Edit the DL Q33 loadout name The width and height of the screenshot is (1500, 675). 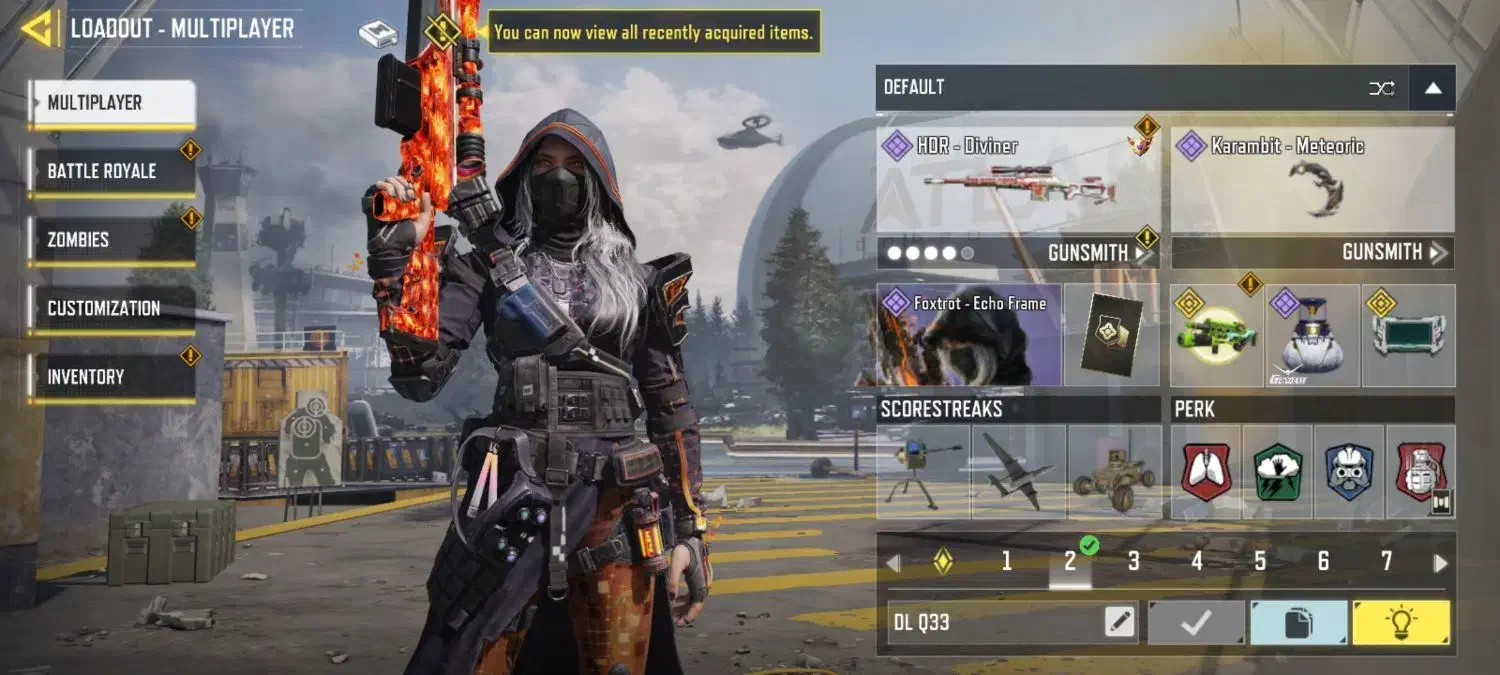pyautogui.click(x=1120, y=623)
